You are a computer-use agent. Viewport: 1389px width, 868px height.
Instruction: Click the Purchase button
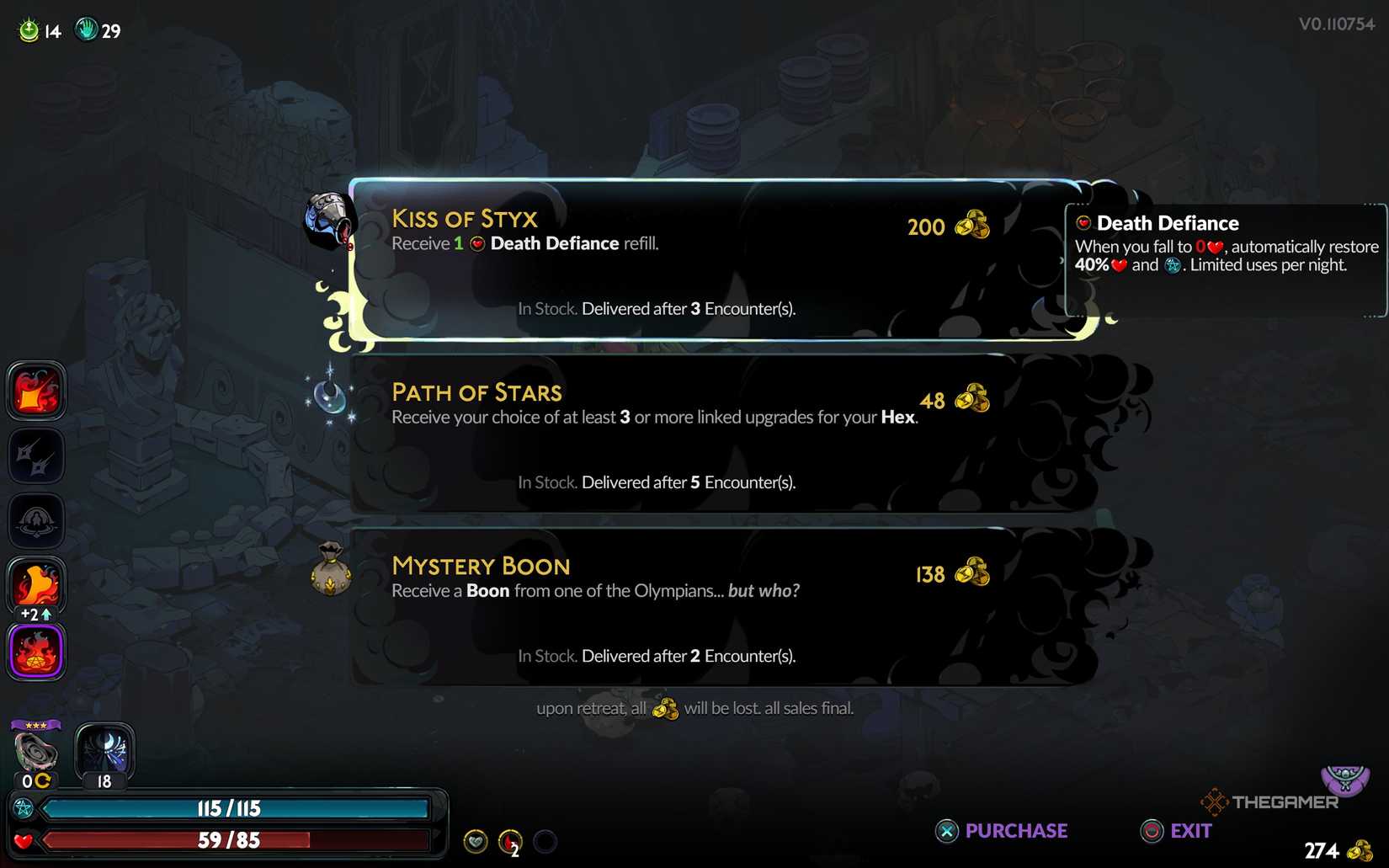coord(1001,831)
